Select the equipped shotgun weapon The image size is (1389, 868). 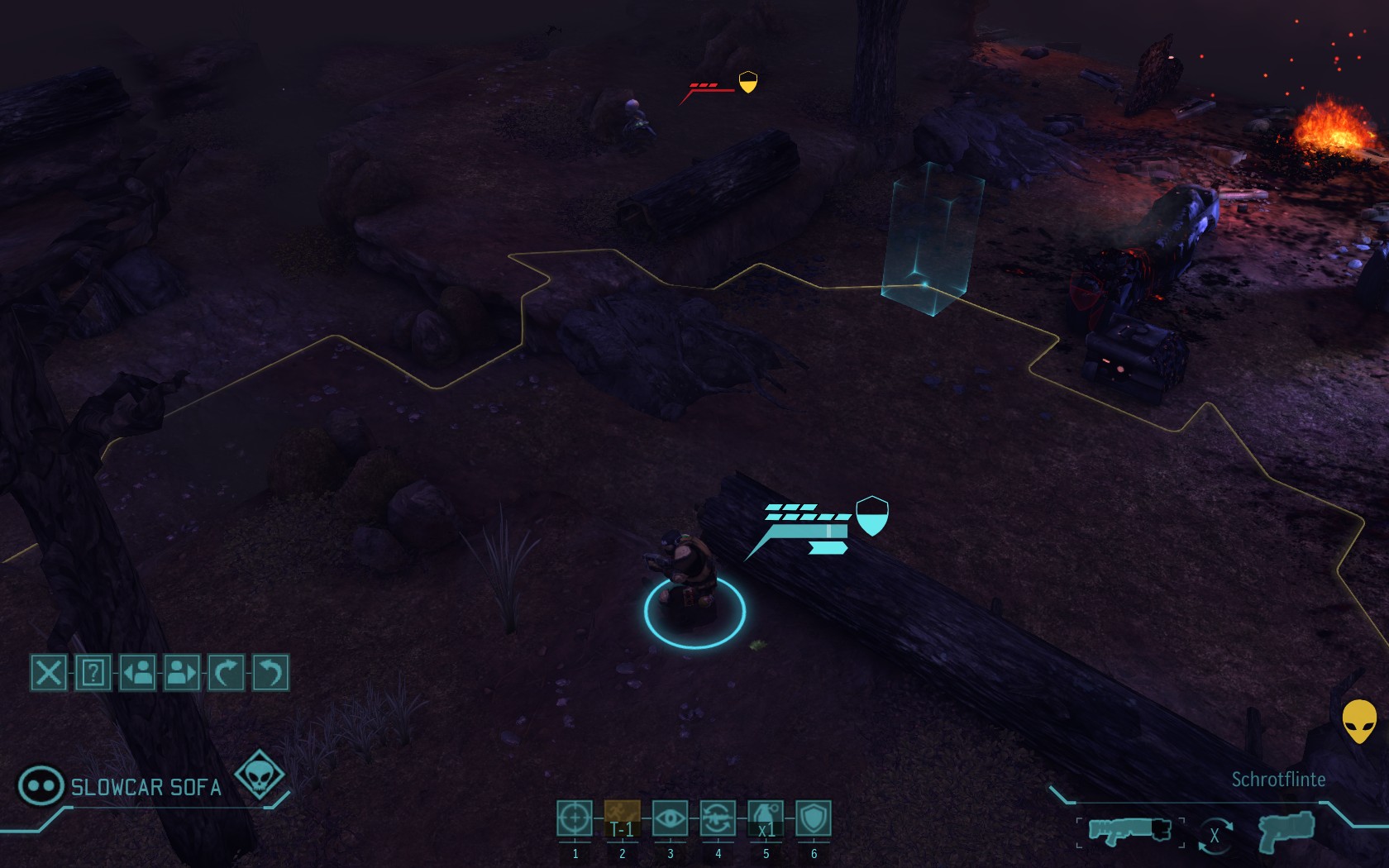point(1129,830)
